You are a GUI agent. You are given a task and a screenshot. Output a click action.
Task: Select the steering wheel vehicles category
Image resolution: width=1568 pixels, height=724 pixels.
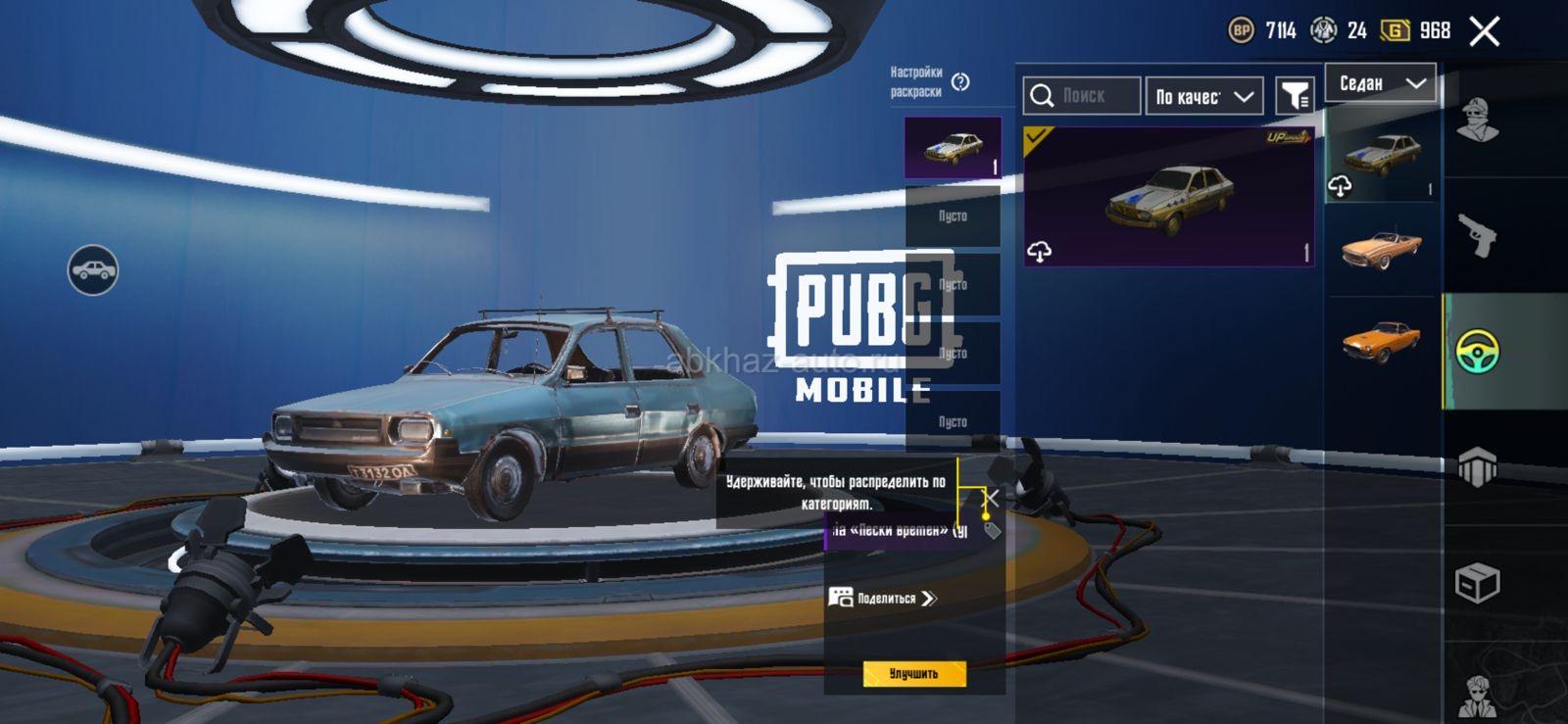pos(1477,352)
